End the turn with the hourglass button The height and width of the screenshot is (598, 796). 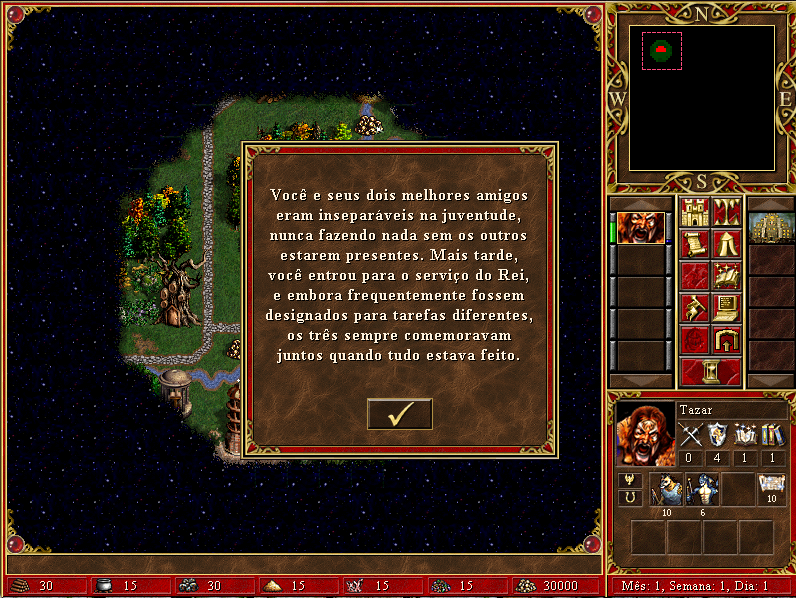coord(709,371)
